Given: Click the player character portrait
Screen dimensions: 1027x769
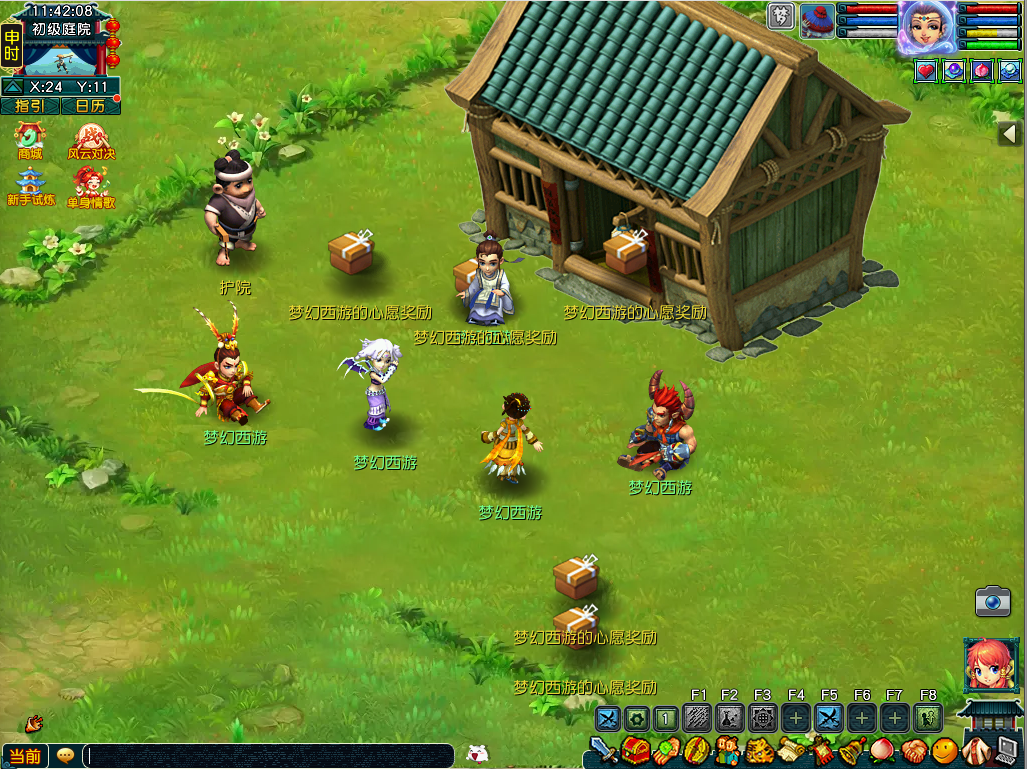Looking at the screenshot, I should point(927,25).
